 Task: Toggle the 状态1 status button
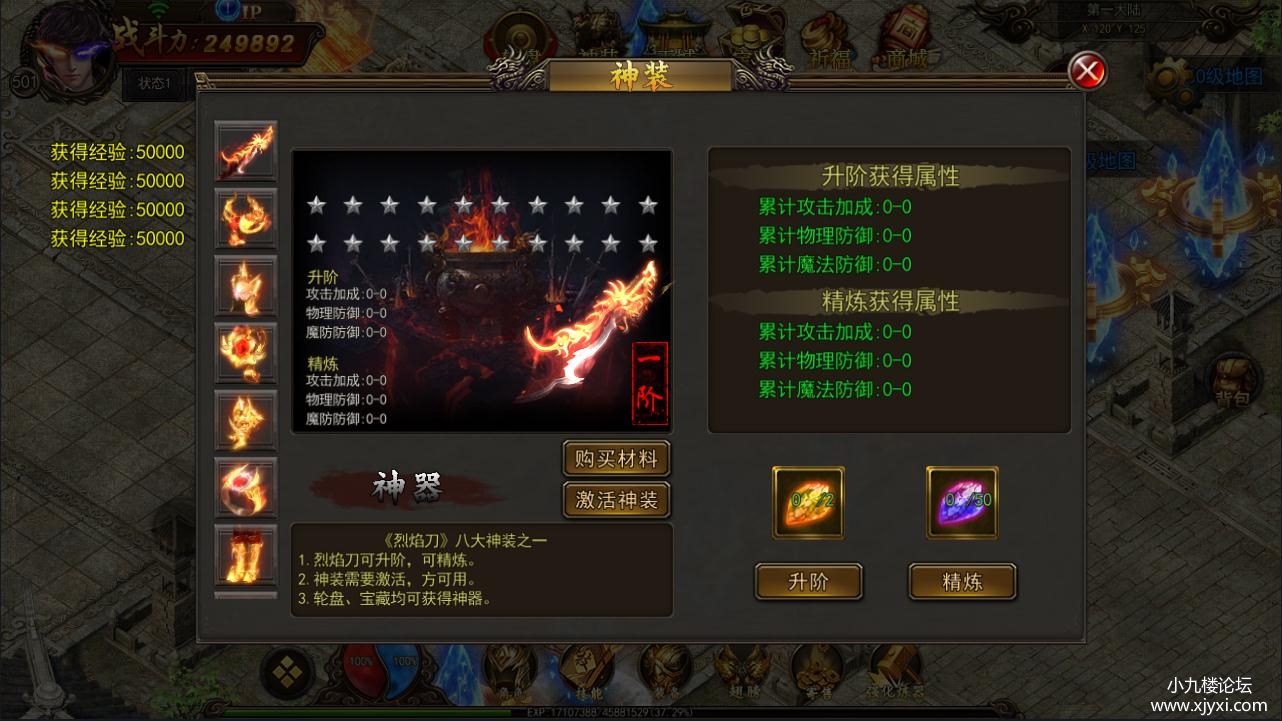(x=154, y=85)
